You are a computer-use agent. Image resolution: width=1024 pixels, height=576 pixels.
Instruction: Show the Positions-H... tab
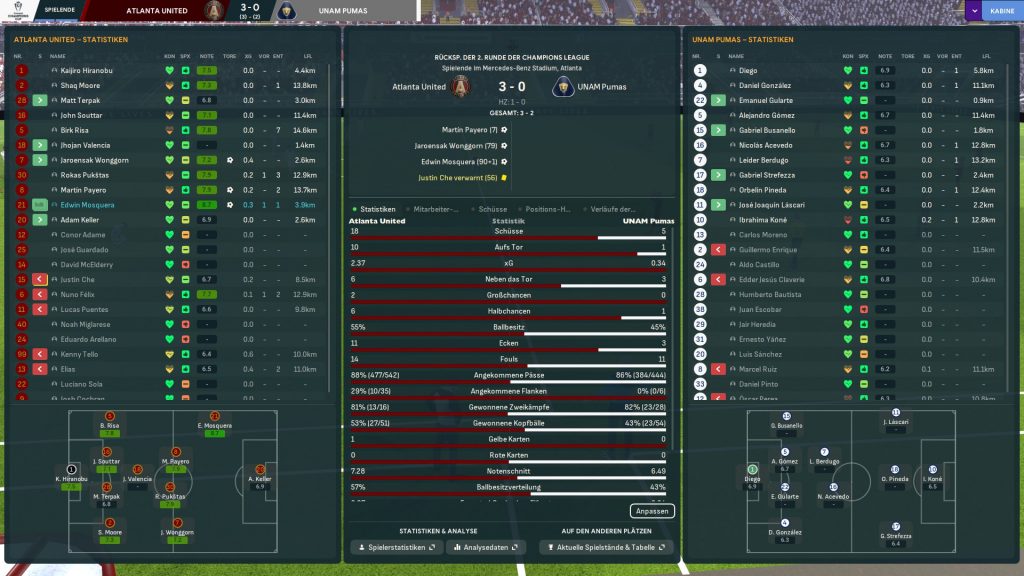[x=548, y=209]
